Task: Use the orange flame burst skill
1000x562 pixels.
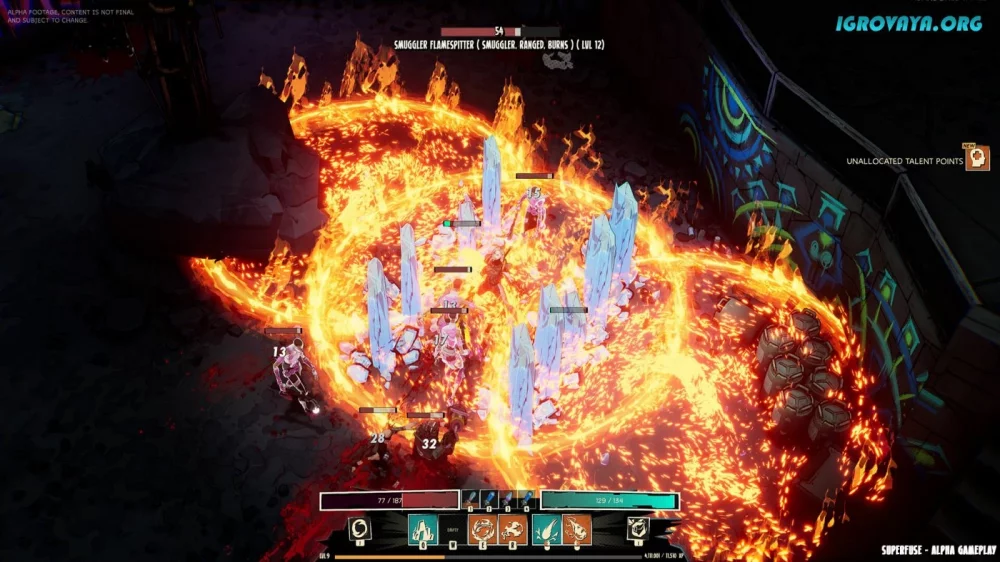Action: (514, 529)
